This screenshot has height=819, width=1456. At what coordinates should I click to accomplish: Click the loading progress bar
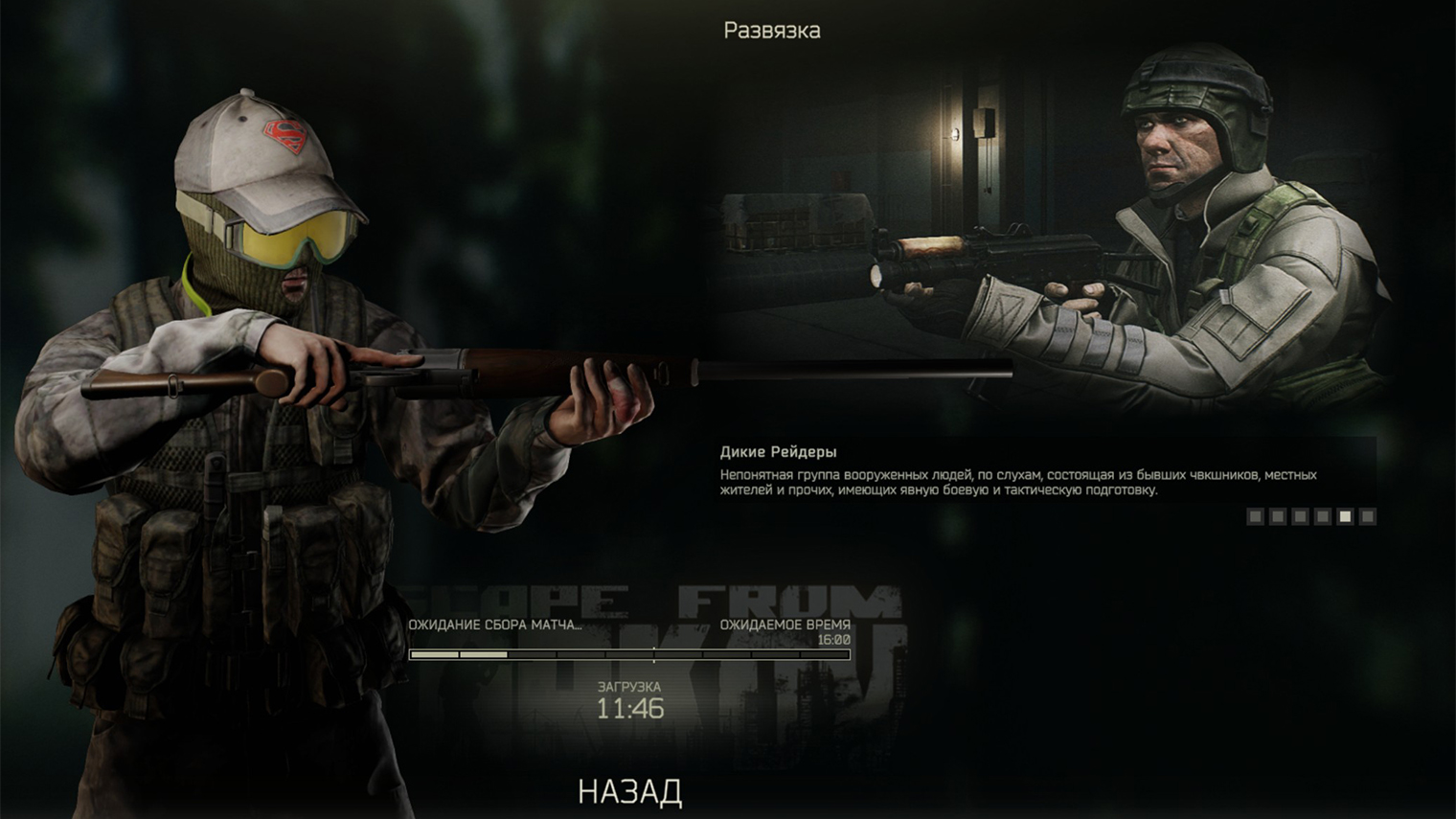point(628,656)
